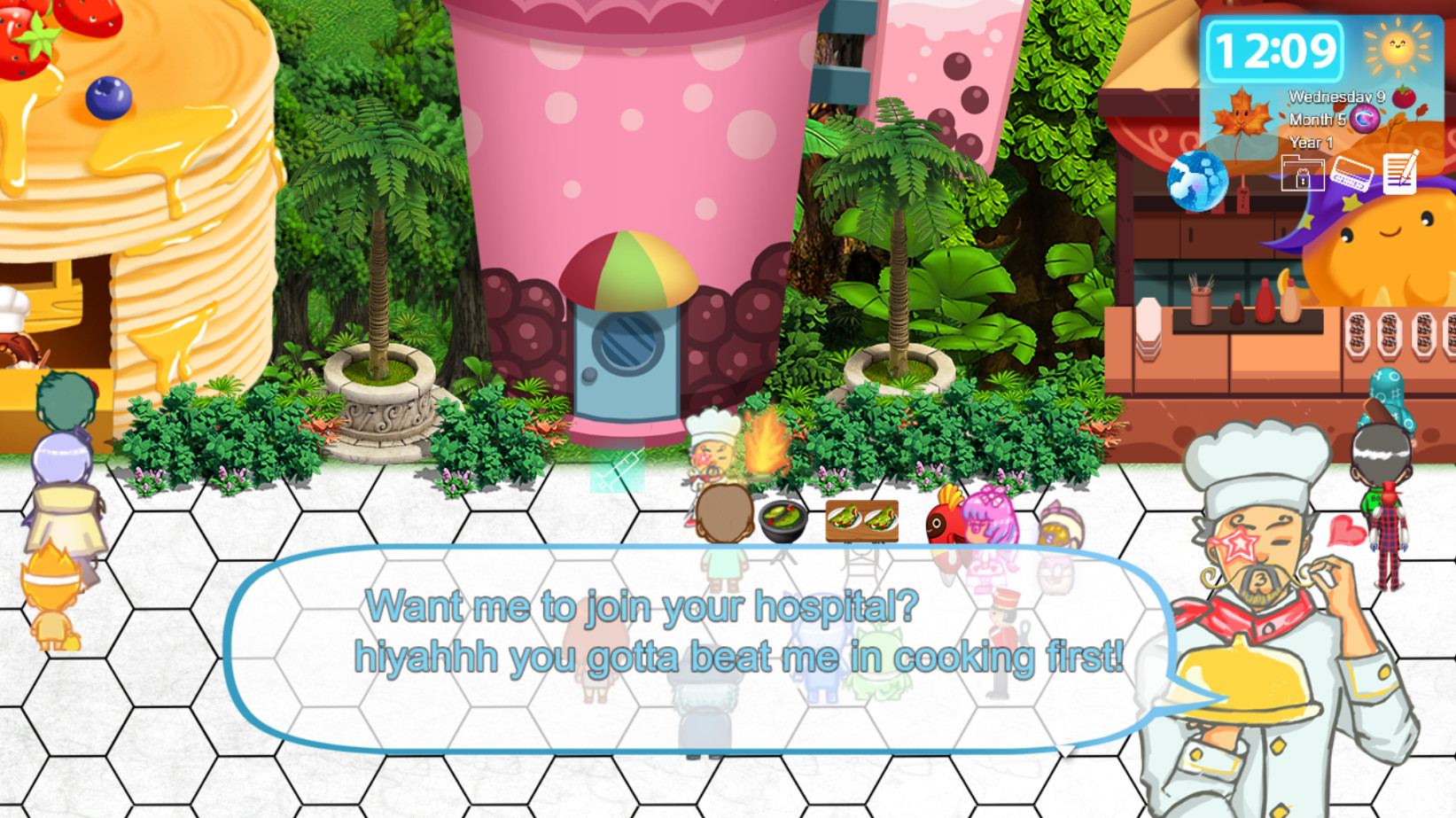Open the locked folder inventory icon
This screenshot has width=1456, height=818.
click(x=1302, y=175)
